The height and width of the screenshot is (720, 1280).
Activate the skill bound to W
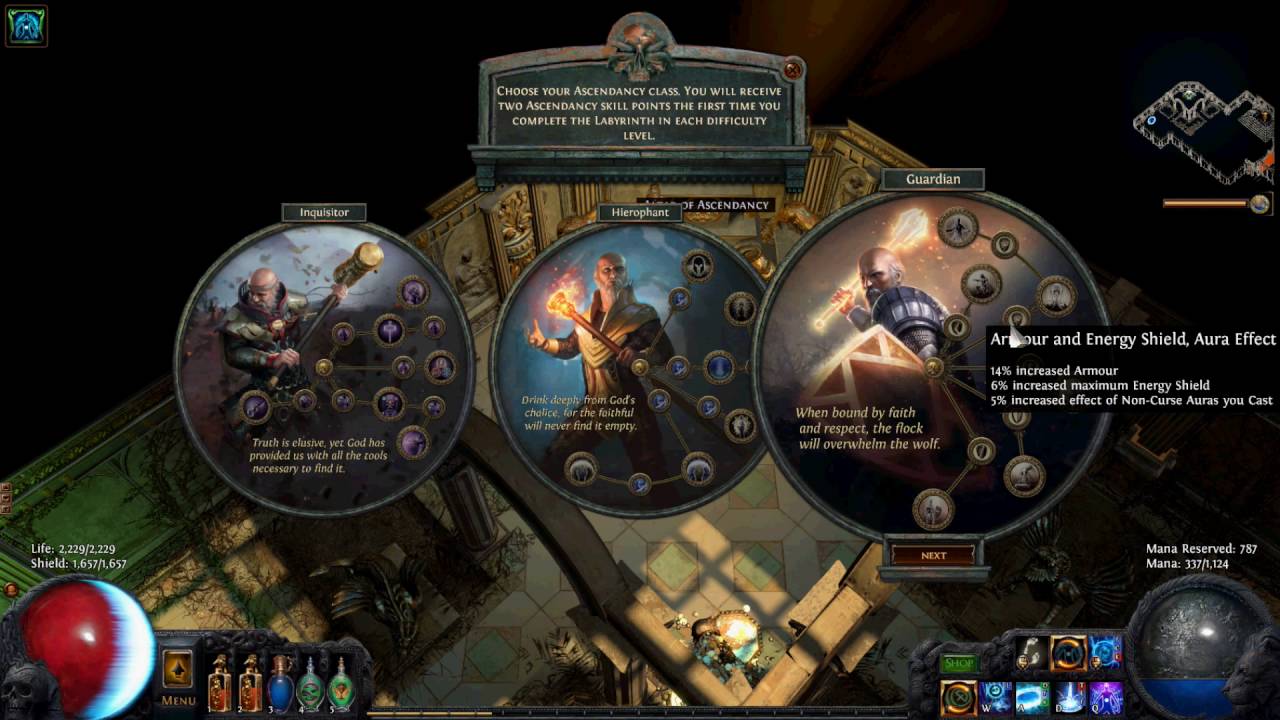[995, 697]
